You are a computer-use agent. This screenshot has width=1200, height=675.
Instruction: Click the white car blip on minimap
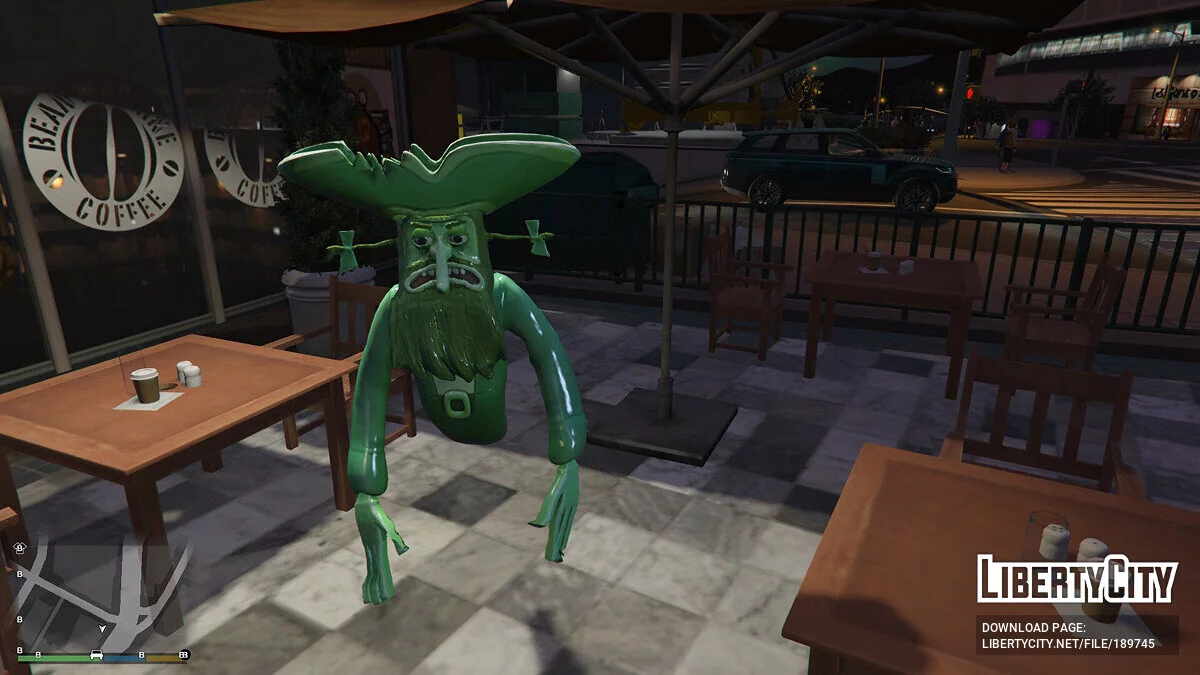pyautogui.click(x=97, y=656)
